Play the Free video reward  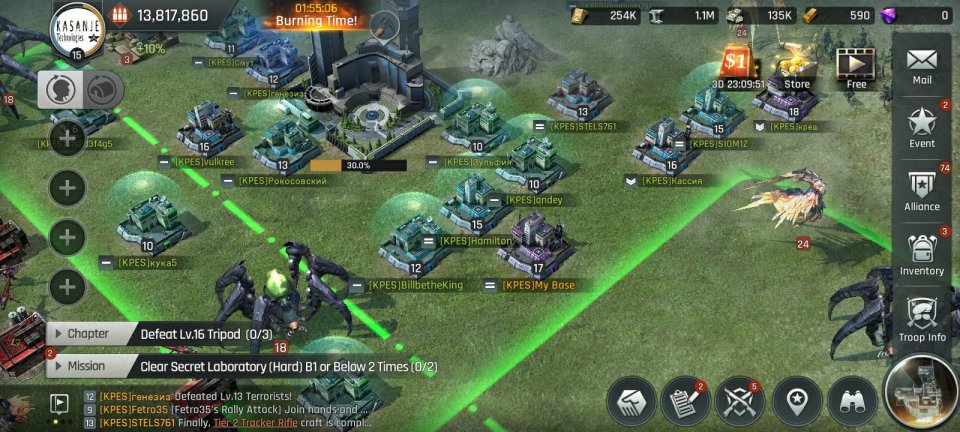click(x=856, y=67)
